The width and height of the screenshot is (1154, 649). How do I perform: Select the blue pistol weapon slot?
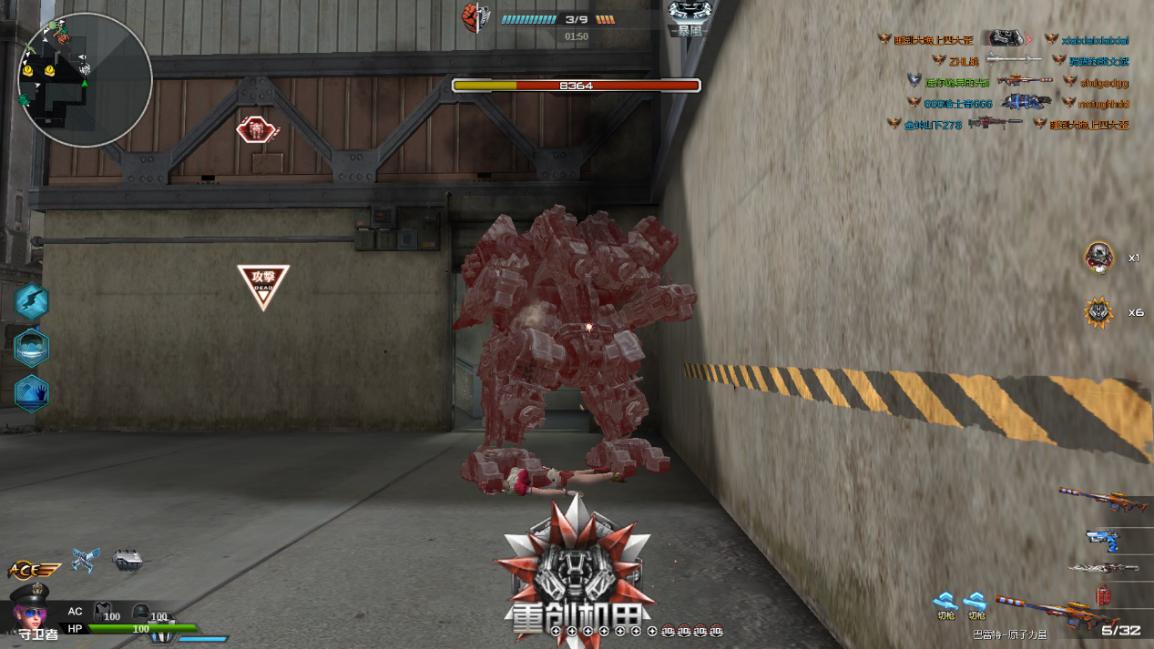coord(1103,539)
